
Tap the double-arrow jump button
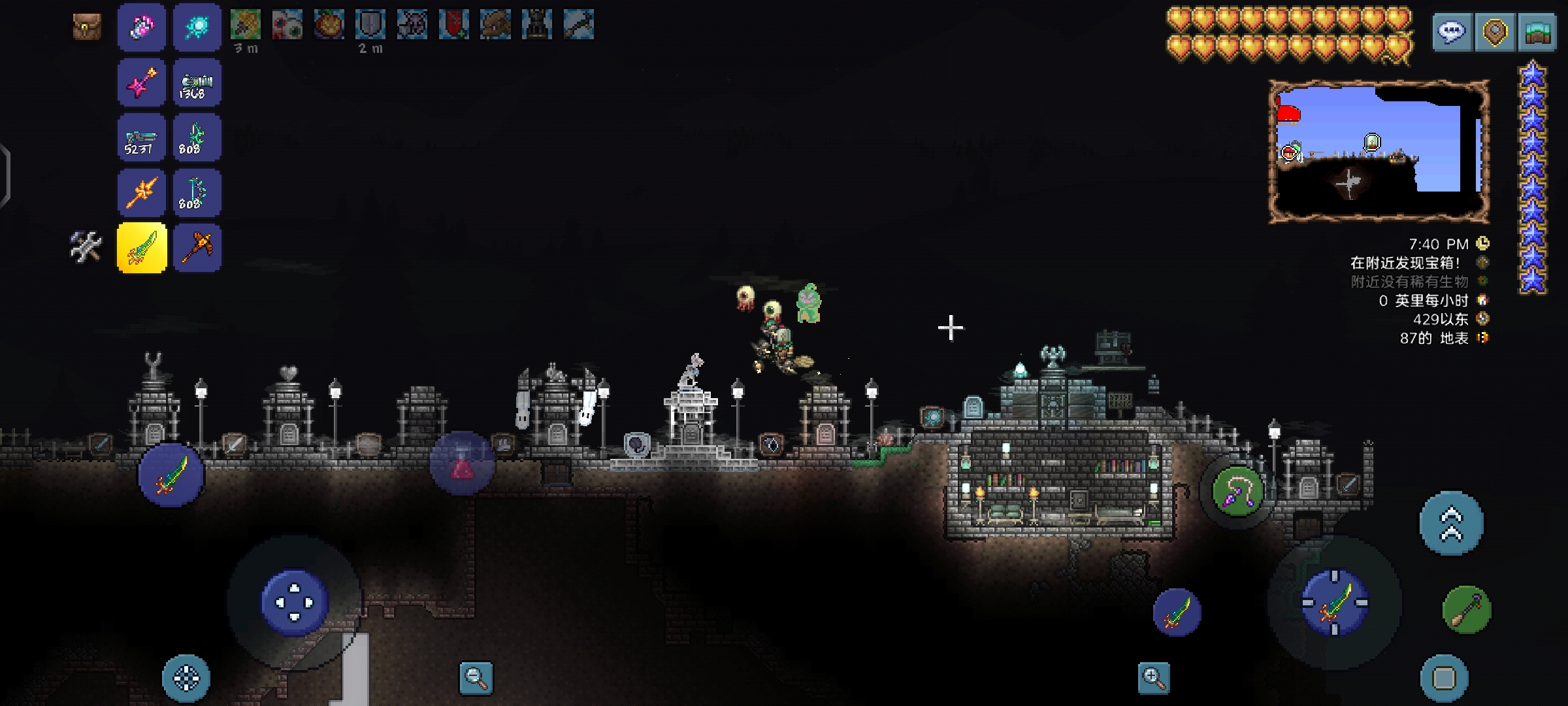pyautogui.click(x=1451, y=524)
